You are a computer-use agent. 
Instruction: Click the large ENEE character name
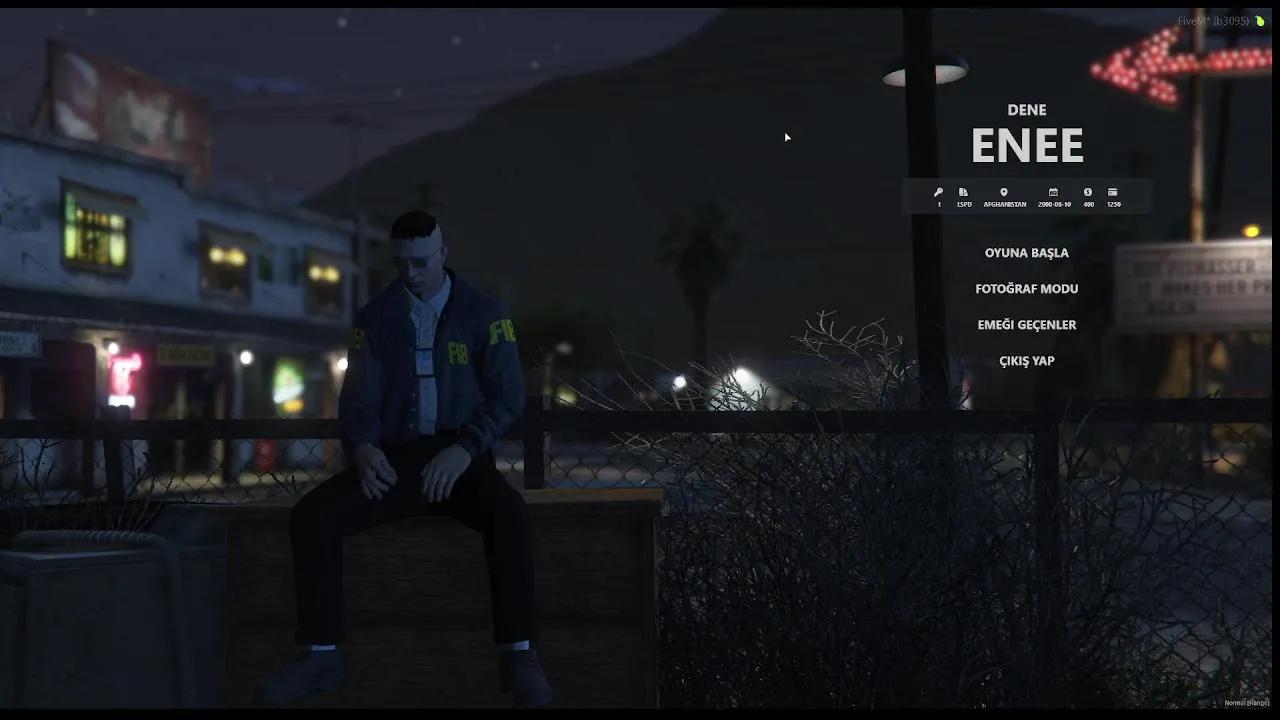pos(1027,145)
